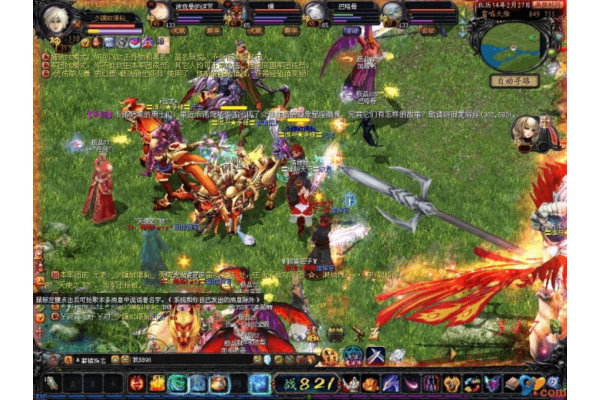Click the 自动寻路 auto-pathfinding button
Screen dimensions: 600x400
pyautogui.click(x=516, y=81)
